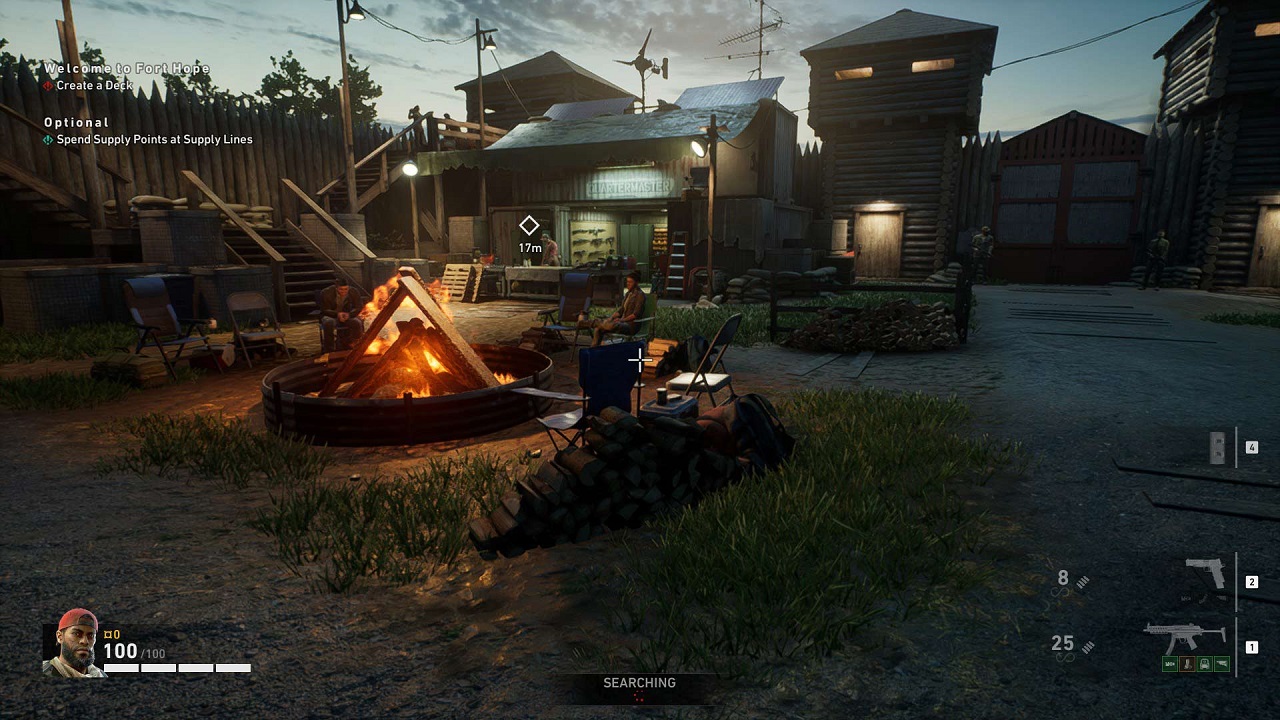Click the character portrait in the HUD
The width and height of the screenshot is (1280, 720).
(73, 644)
